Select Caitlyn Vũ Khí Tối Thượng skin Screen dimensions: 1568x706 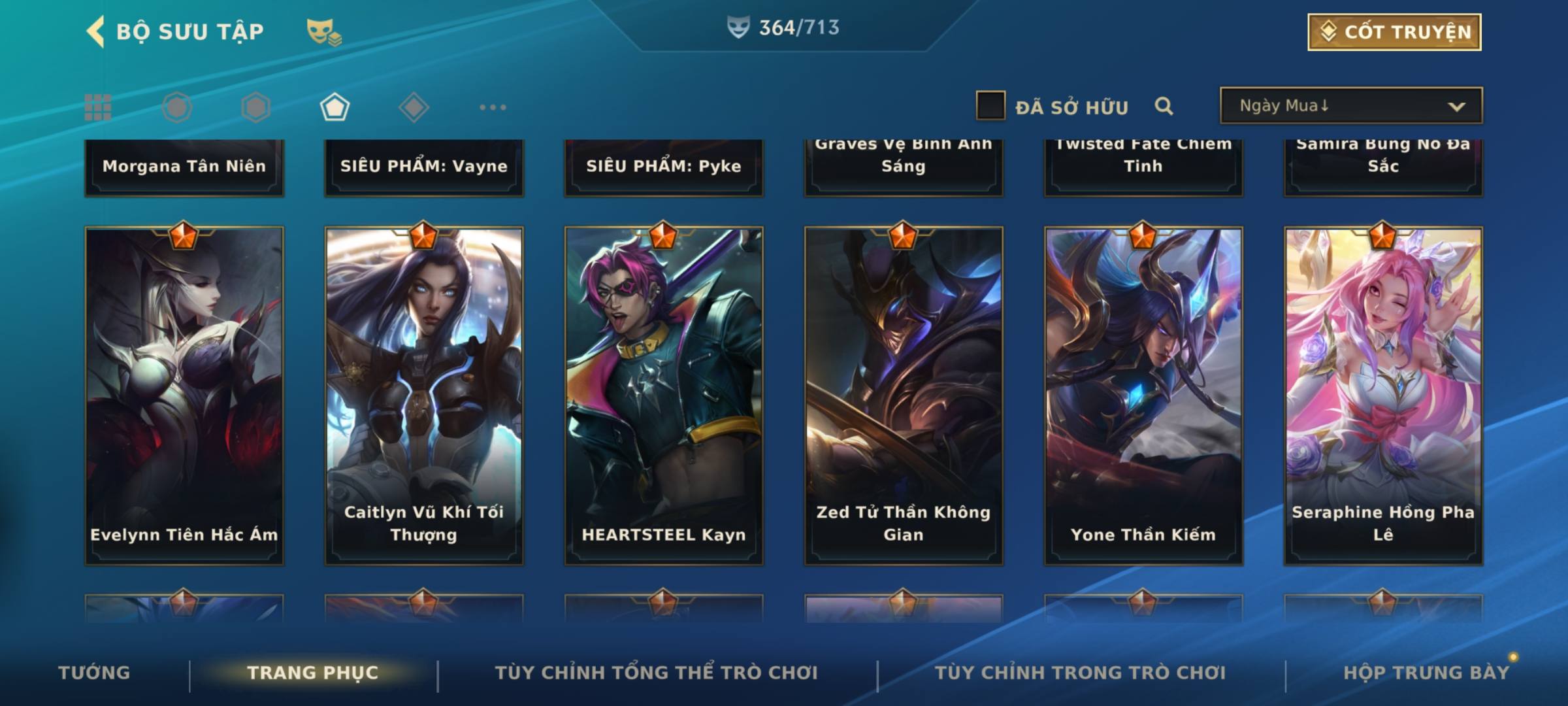point(424,395)
